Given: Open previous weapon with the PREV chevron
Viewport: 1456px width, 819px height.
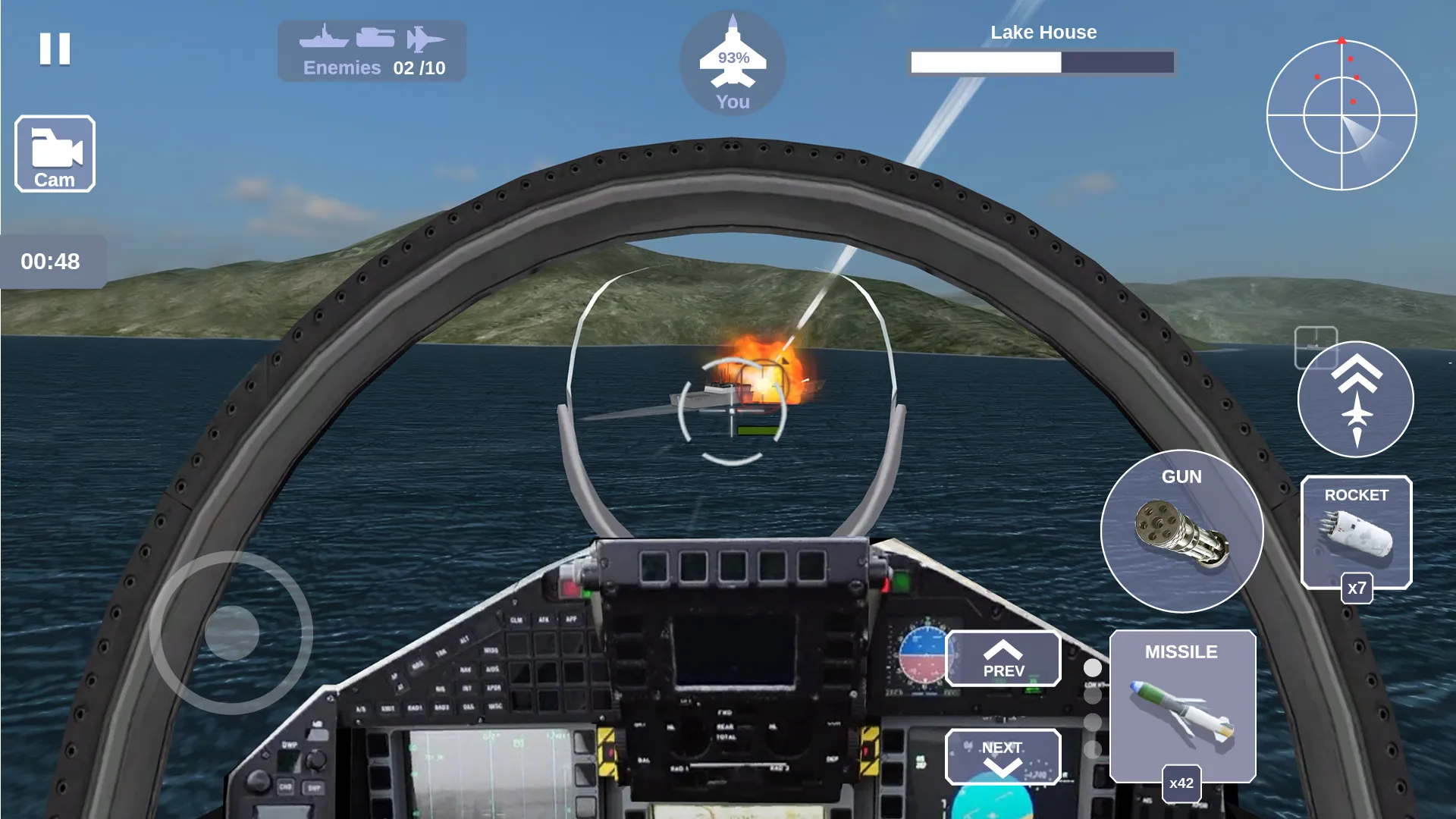Looking at the screenshot, I should pyautogui.click(x=1004, y=660).
